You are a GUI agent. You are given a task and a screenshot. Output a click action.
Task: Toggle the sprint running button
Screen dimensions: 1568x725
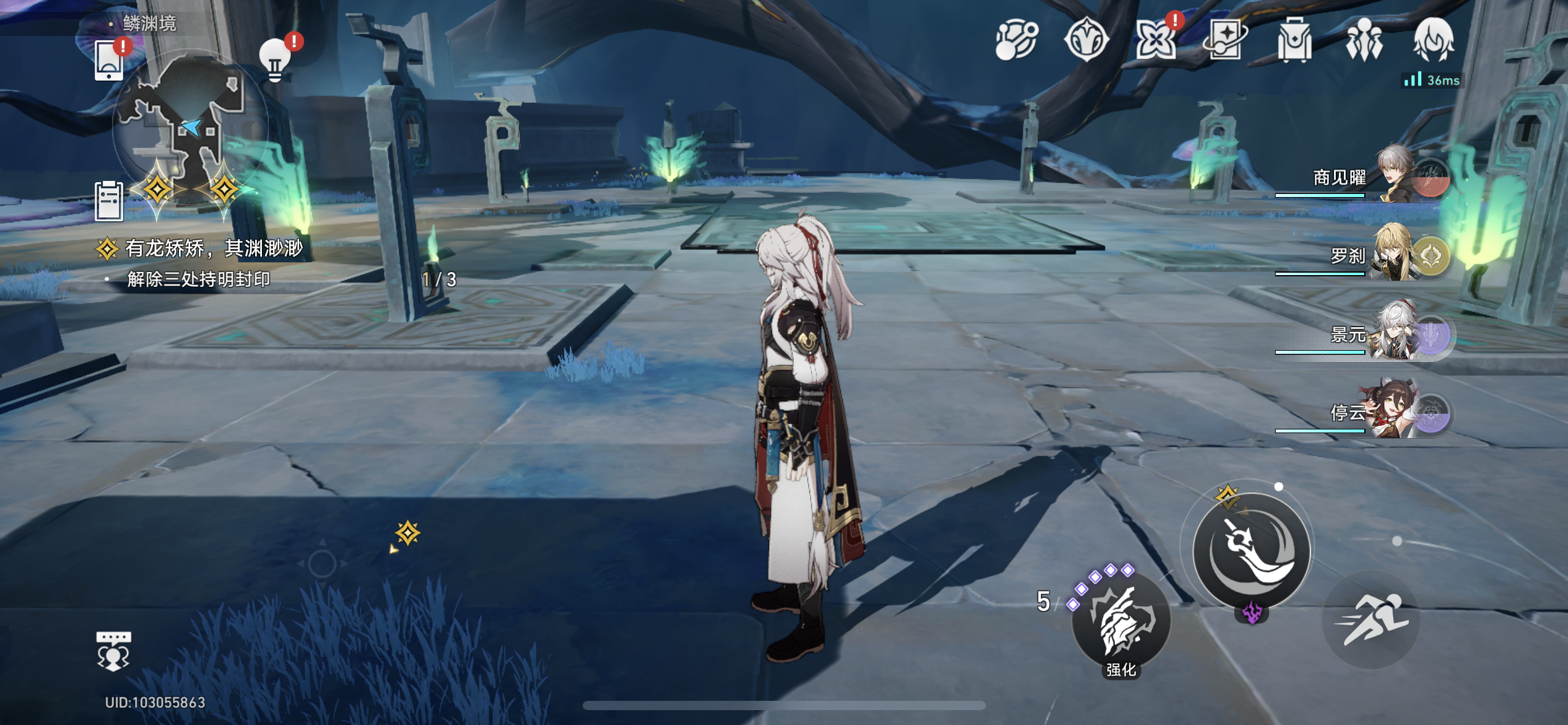pyautogui.click(x=1371, y=620)
